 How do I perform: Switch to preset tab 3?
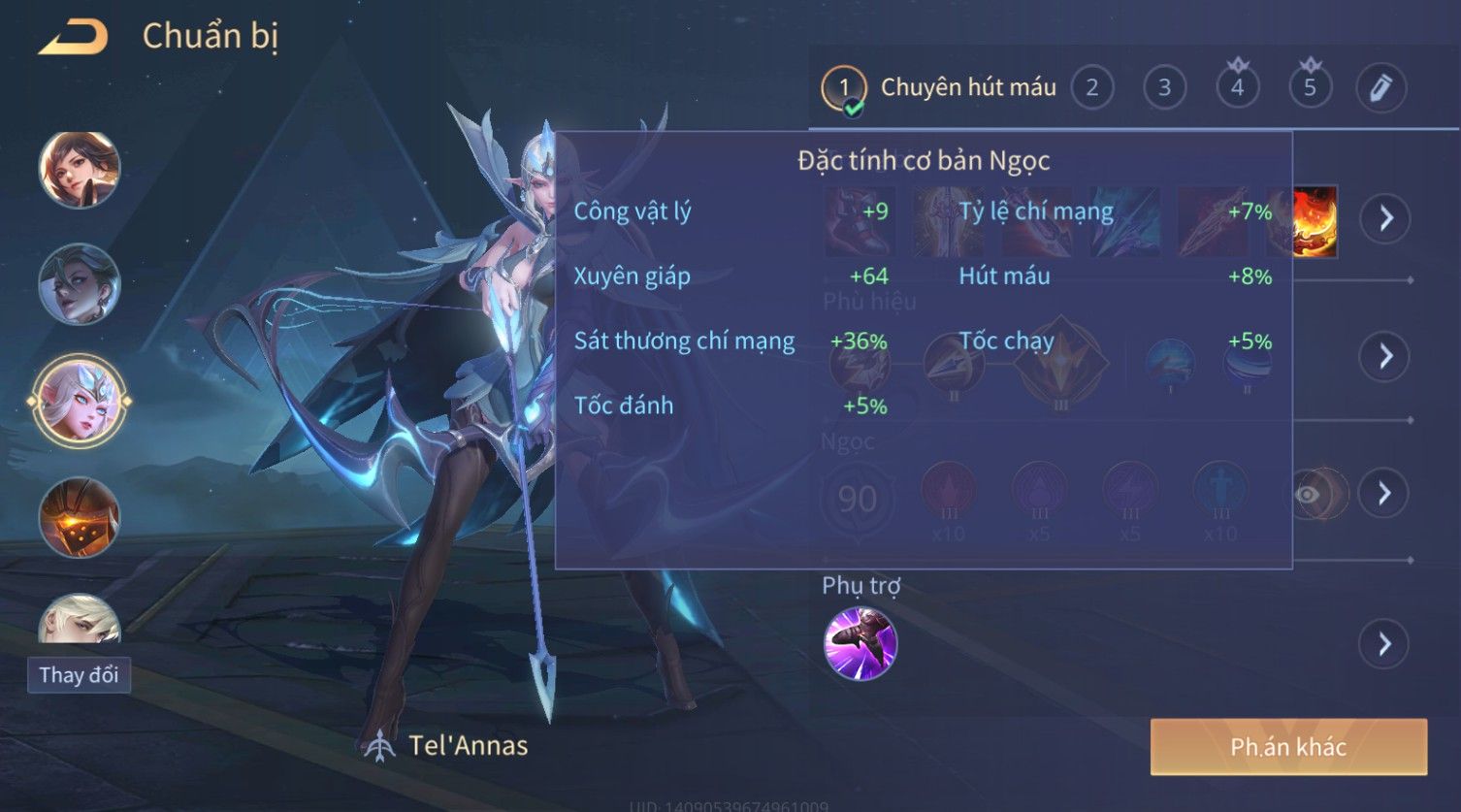coord(1164,88)
